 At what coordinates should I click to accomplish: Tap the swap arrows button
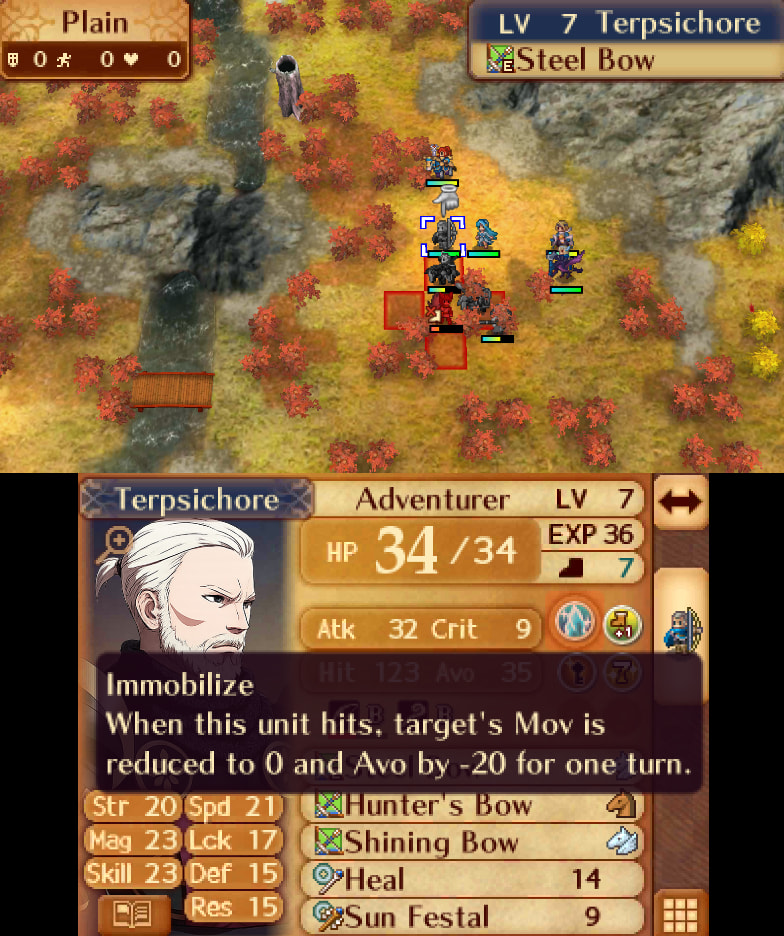pos(680,502)
